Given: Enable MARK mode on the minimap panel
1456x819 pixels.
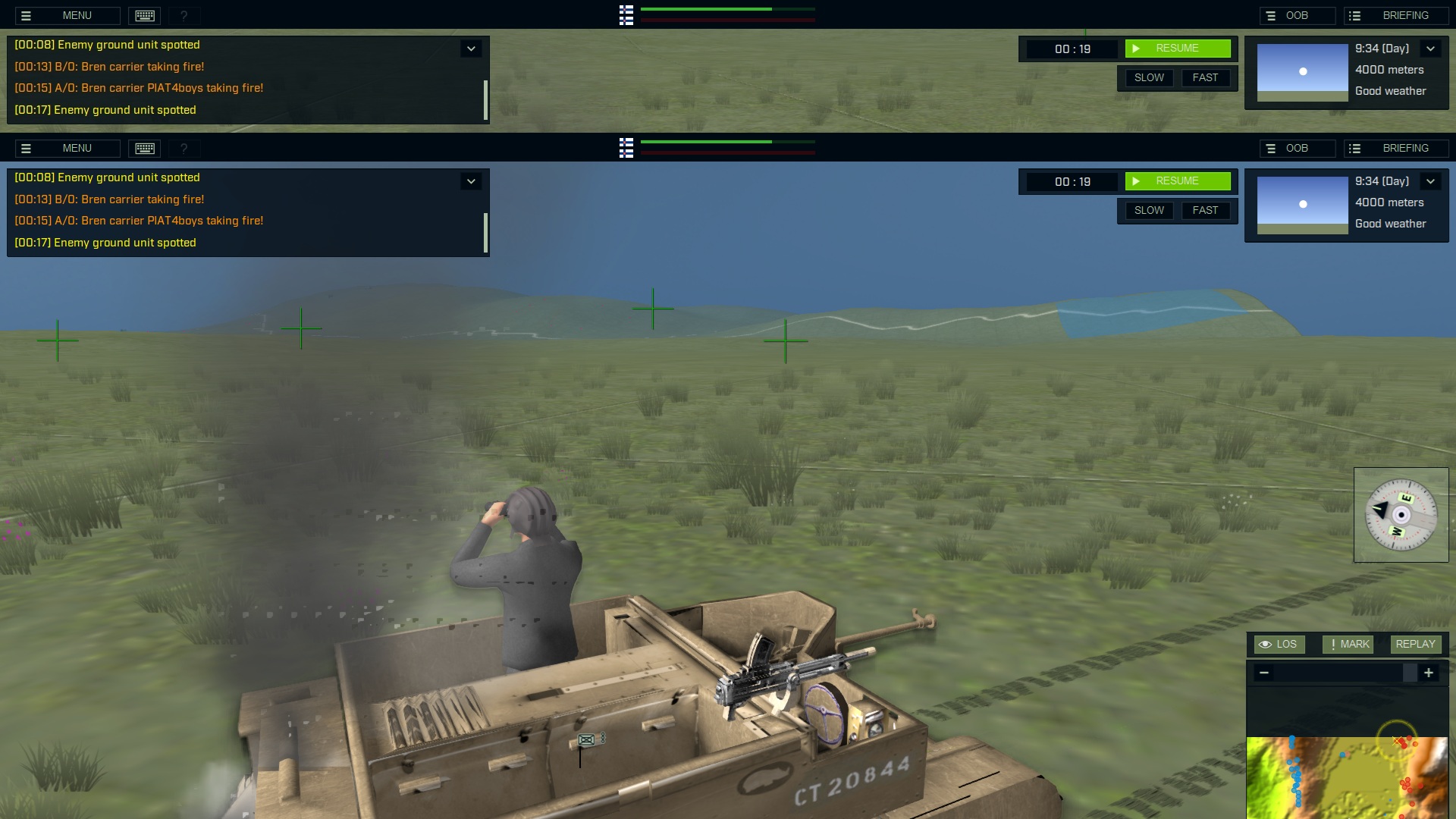Looking at the screenshot, I should click(1348, 644).
